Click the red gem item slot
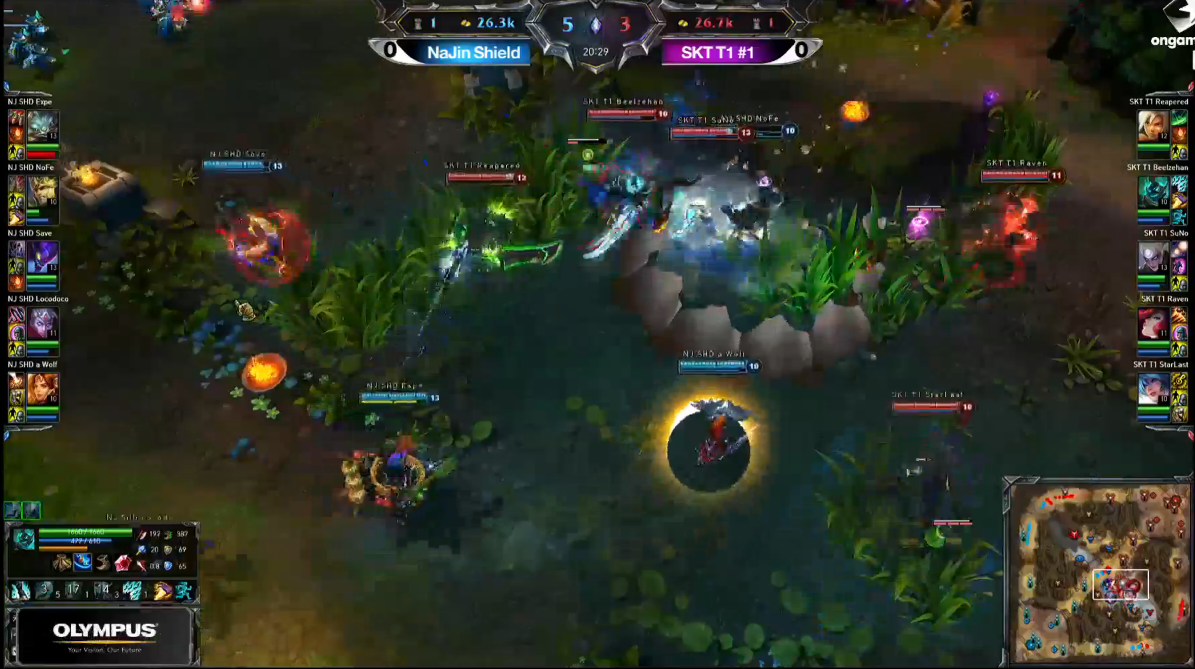The width and height of the screenshot is (1195, 669). point(122,563)
